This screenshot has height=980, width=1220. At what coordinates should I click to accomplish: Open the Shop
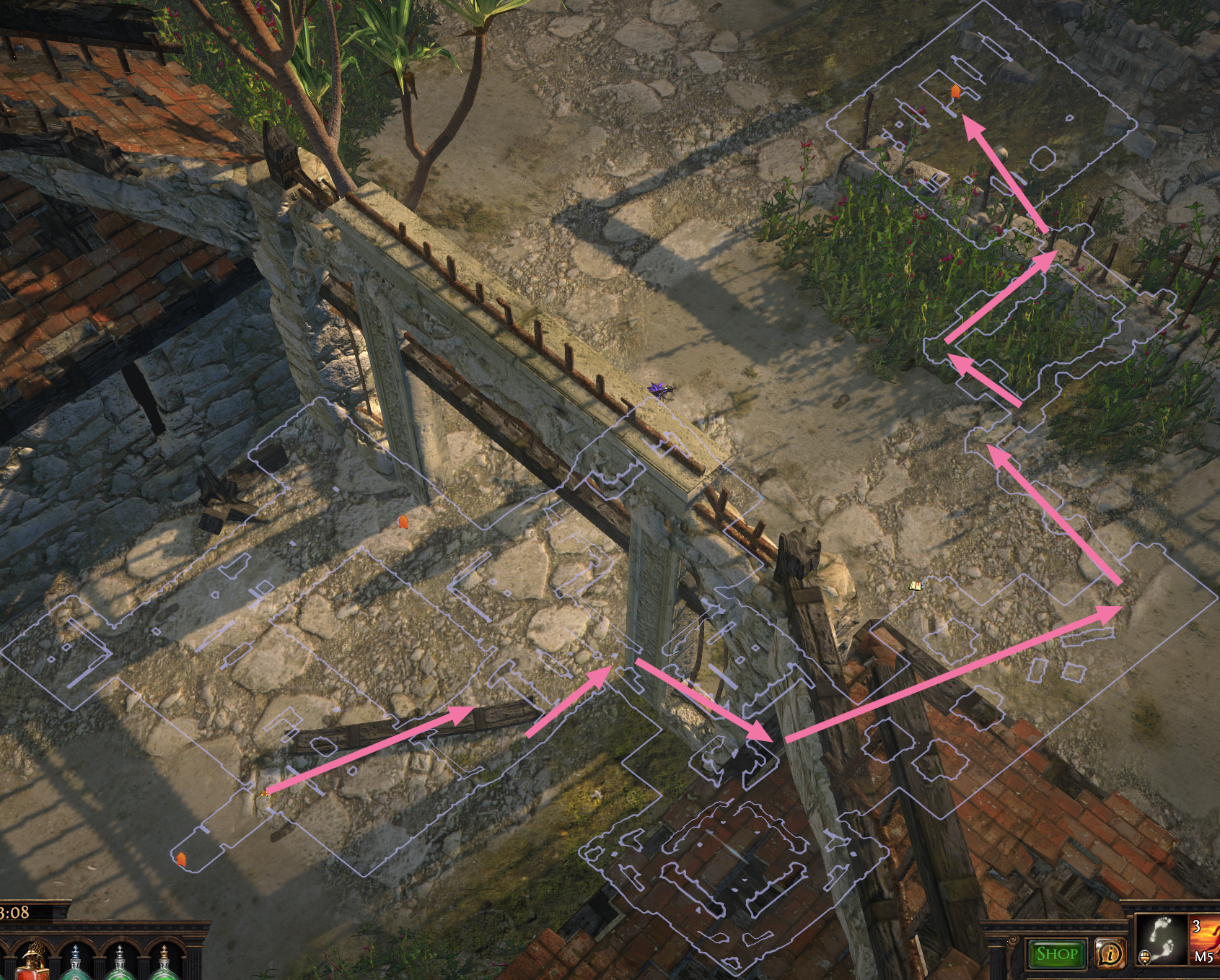[x=1057, y=953]
